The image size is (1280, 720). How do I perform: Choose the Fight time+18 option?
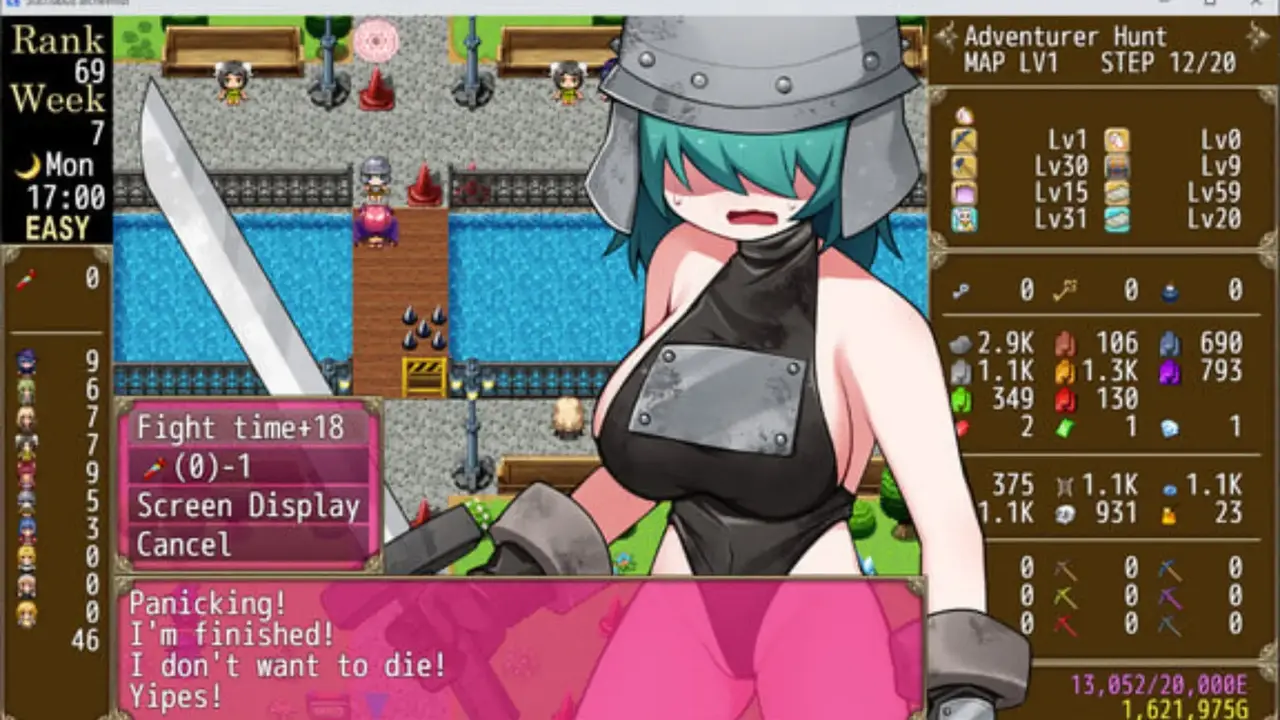(x=240, y=428)
